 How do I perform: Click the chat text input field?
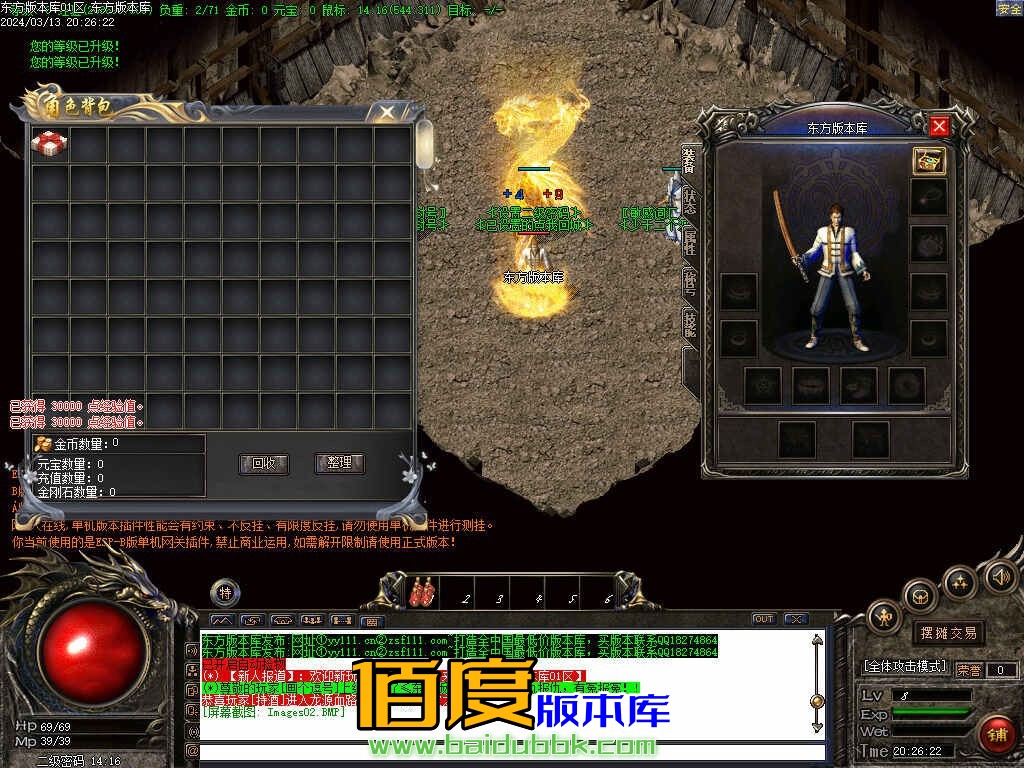pyautogui.click(x=510, y=751)
